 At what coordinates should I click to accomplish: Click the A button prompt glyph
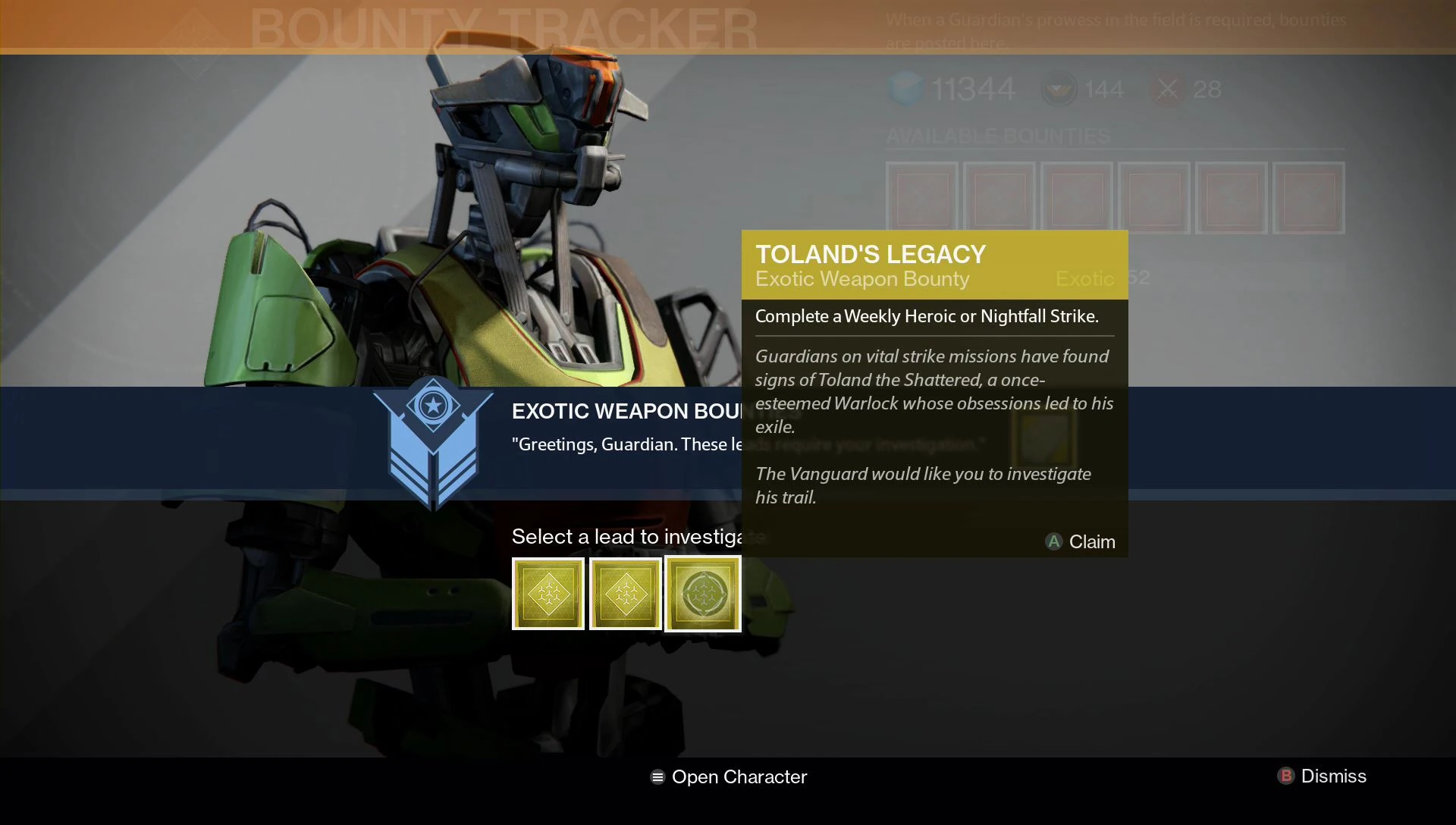tap(1053, 542)
